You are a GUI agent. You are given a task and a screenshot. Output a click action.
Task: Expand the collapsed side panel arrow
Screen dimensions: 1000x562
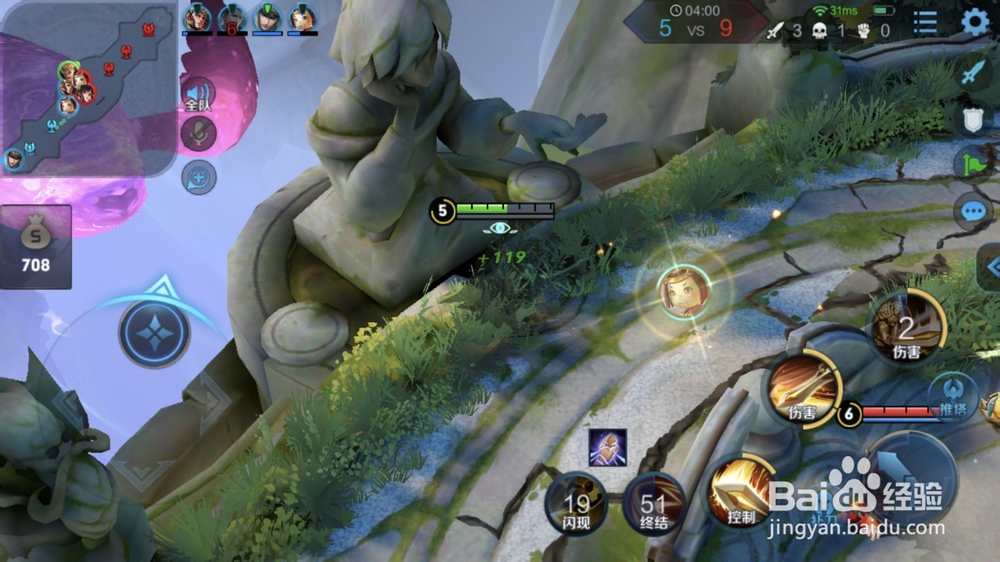(x=990, y=267)
